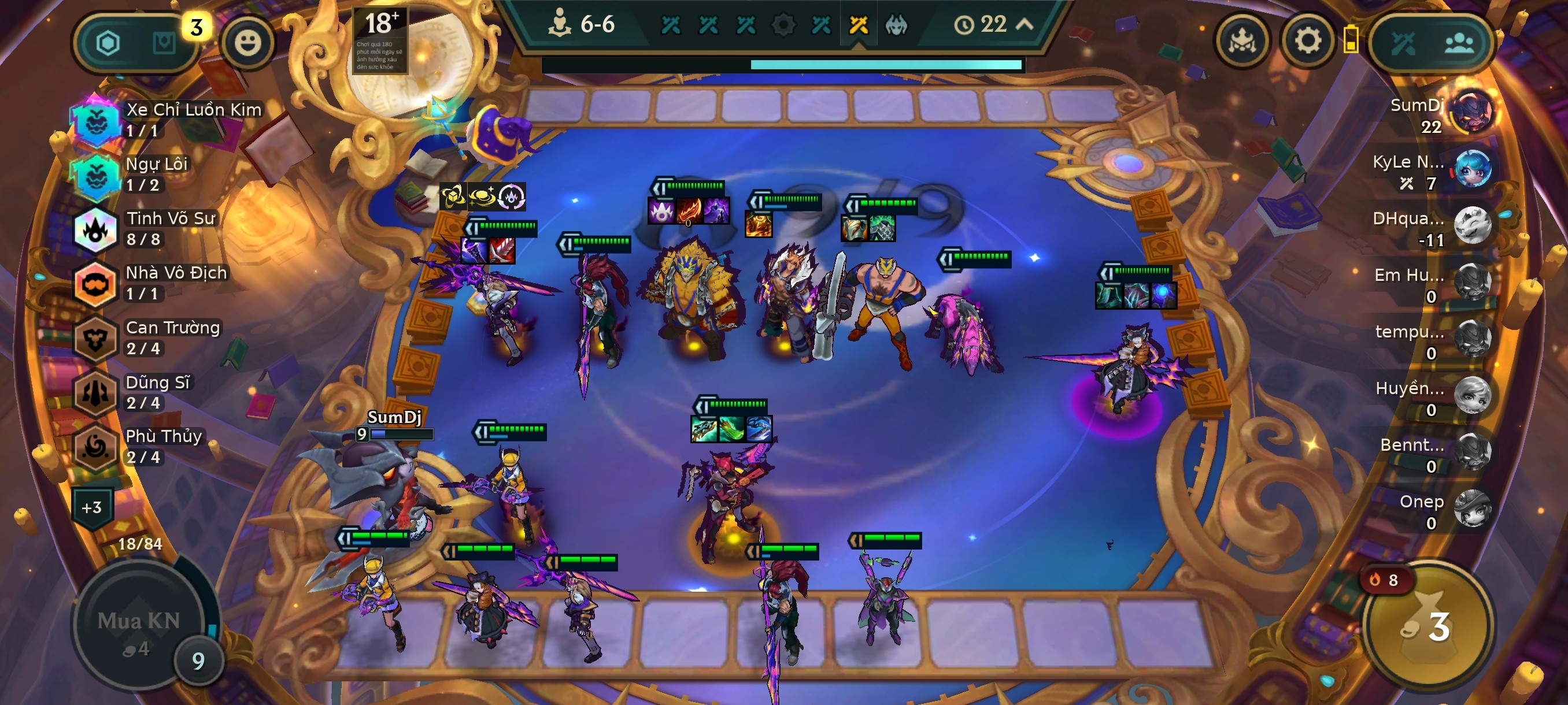Open the Dũng Sĩ trait info
Screen dimensions: 1568x705
(95, 392)
